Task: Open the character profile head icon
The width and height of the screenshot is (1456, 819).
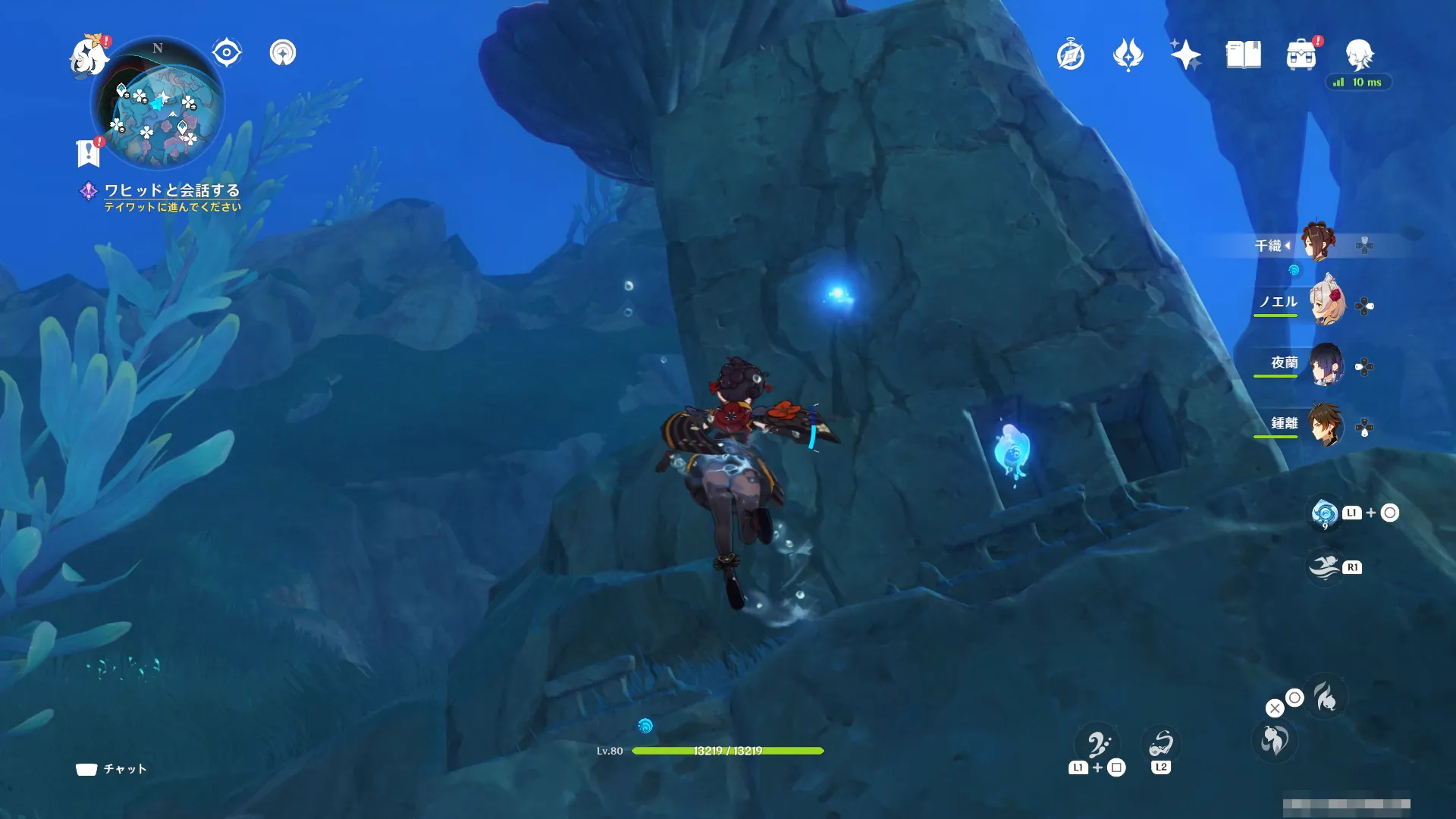Action: (1359, 55)
